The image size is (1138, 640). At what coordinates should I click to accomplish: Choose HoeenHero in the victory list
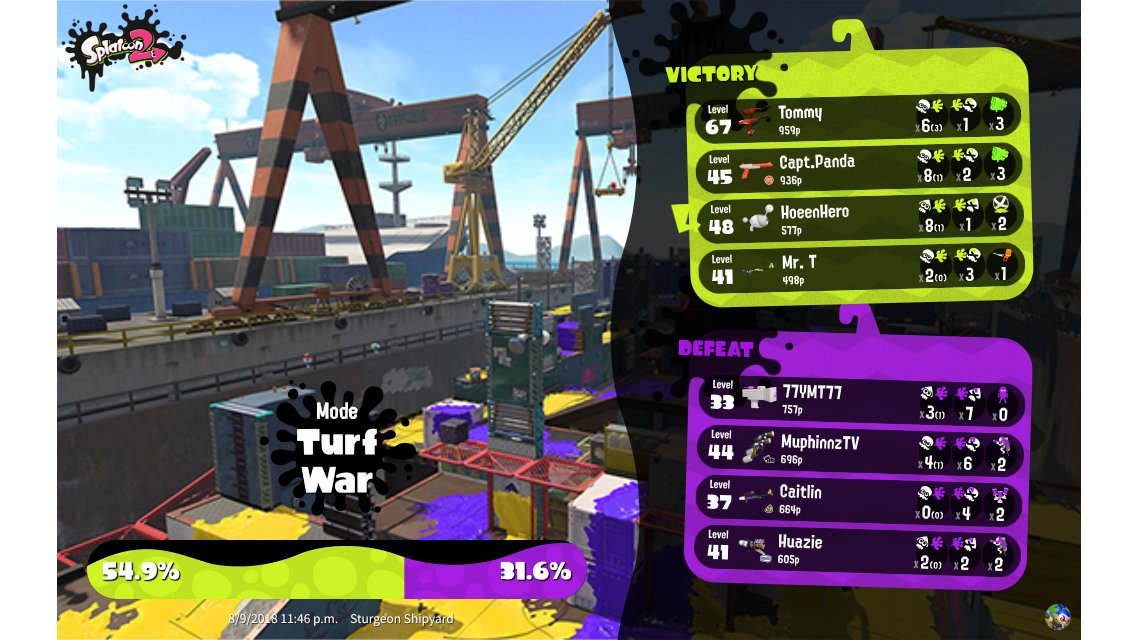click(859, 218)
